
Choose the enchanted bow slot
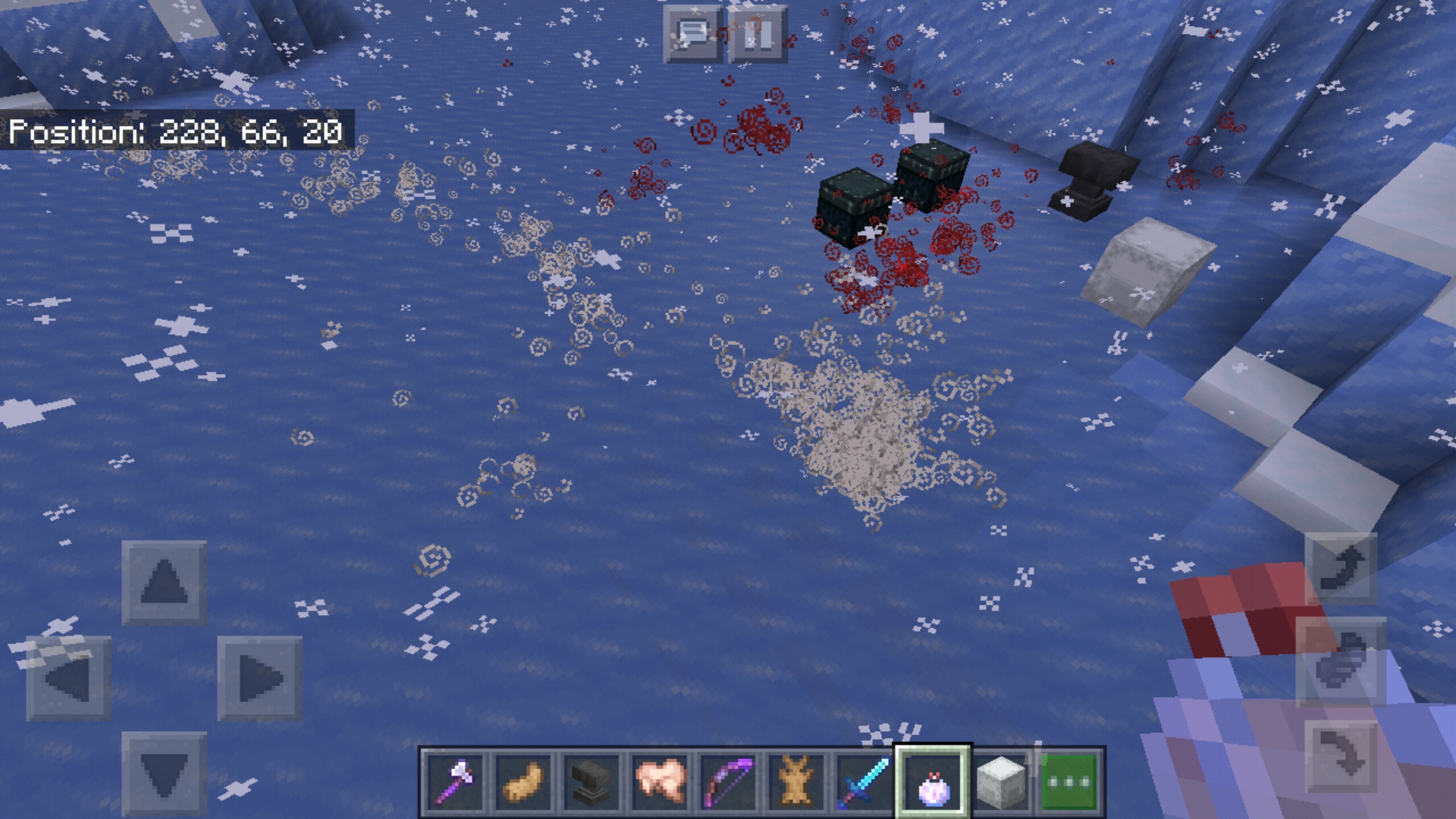(x=727, y=782)
